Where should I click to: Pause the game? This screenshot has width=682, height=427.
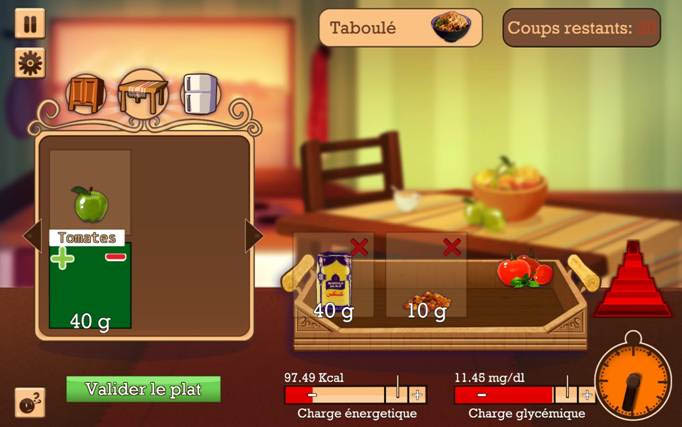click(x=30, y=23)
